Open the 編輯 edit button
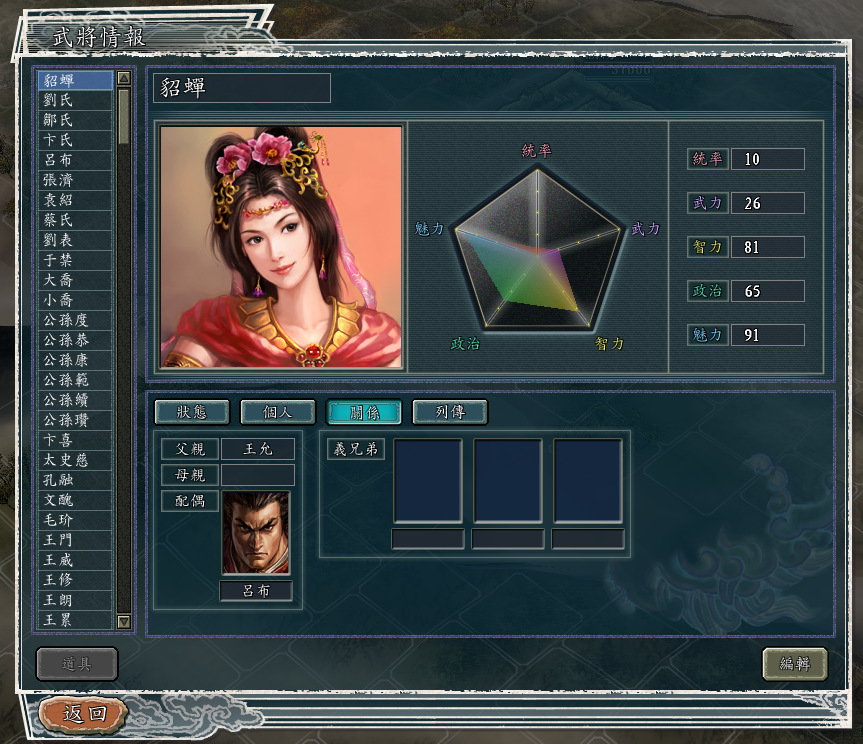Image resolution: width=863 pixels, height=744 pixels. pos(795,663)
